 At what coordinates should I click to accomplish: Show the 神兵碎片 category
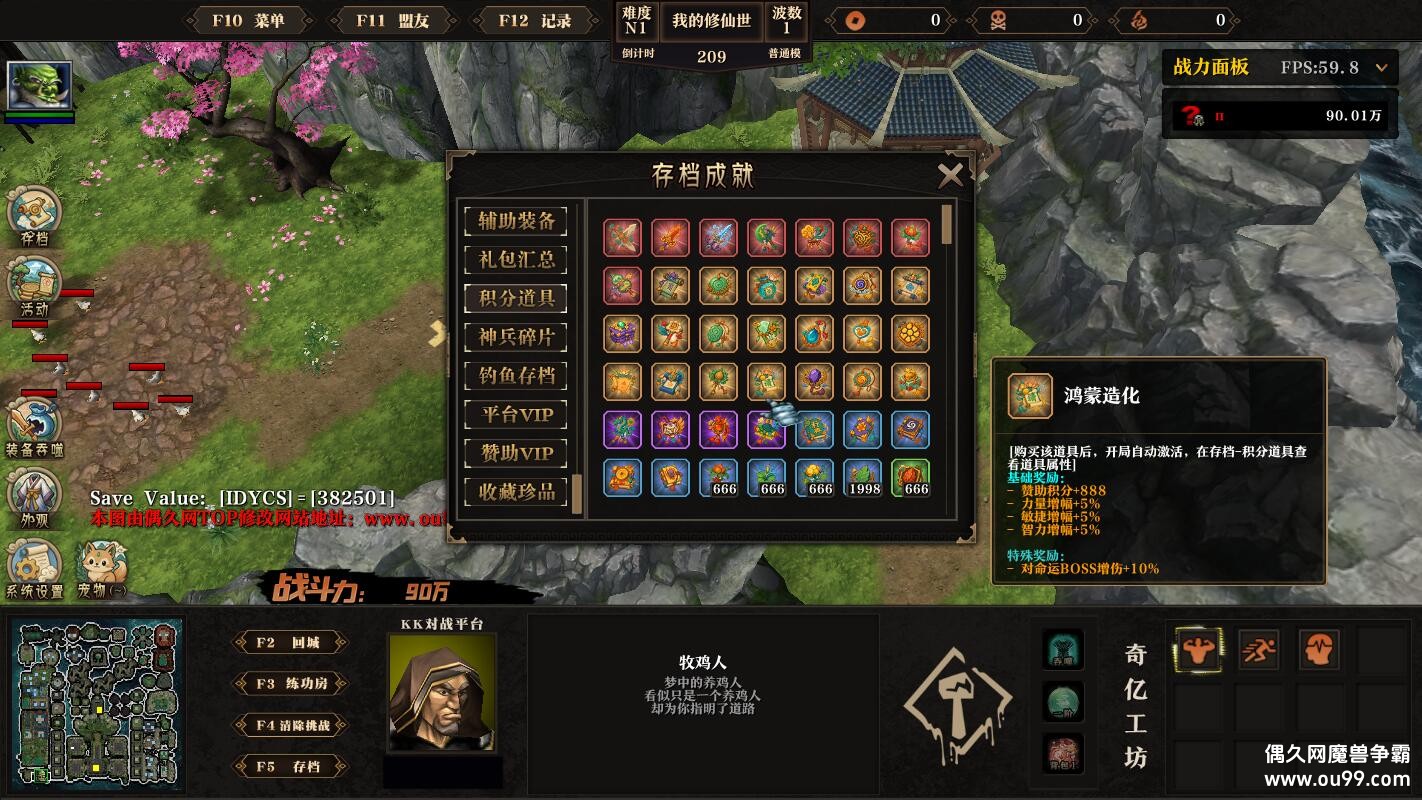click(x=516, y=337)
